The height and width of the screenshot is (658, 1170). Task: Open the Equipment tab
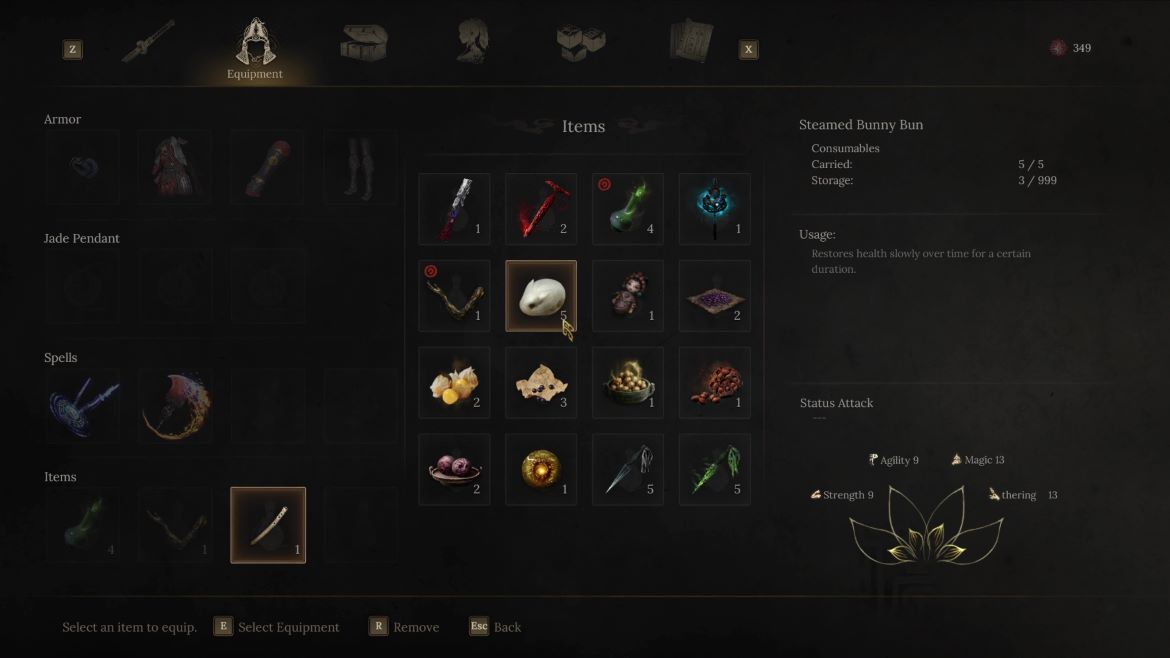(x=255, y=50)
